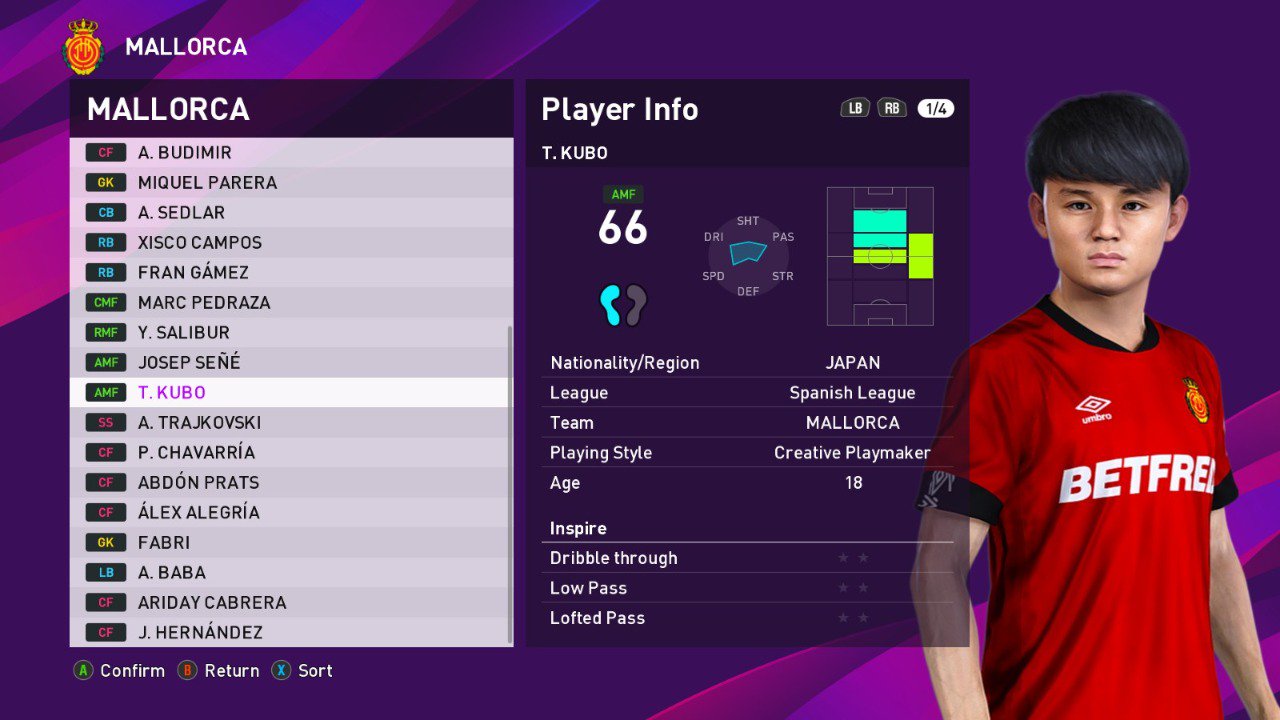
Task: Select A. Budimir from the squad list
Action: pyautogui.click(x=290, y=153)
